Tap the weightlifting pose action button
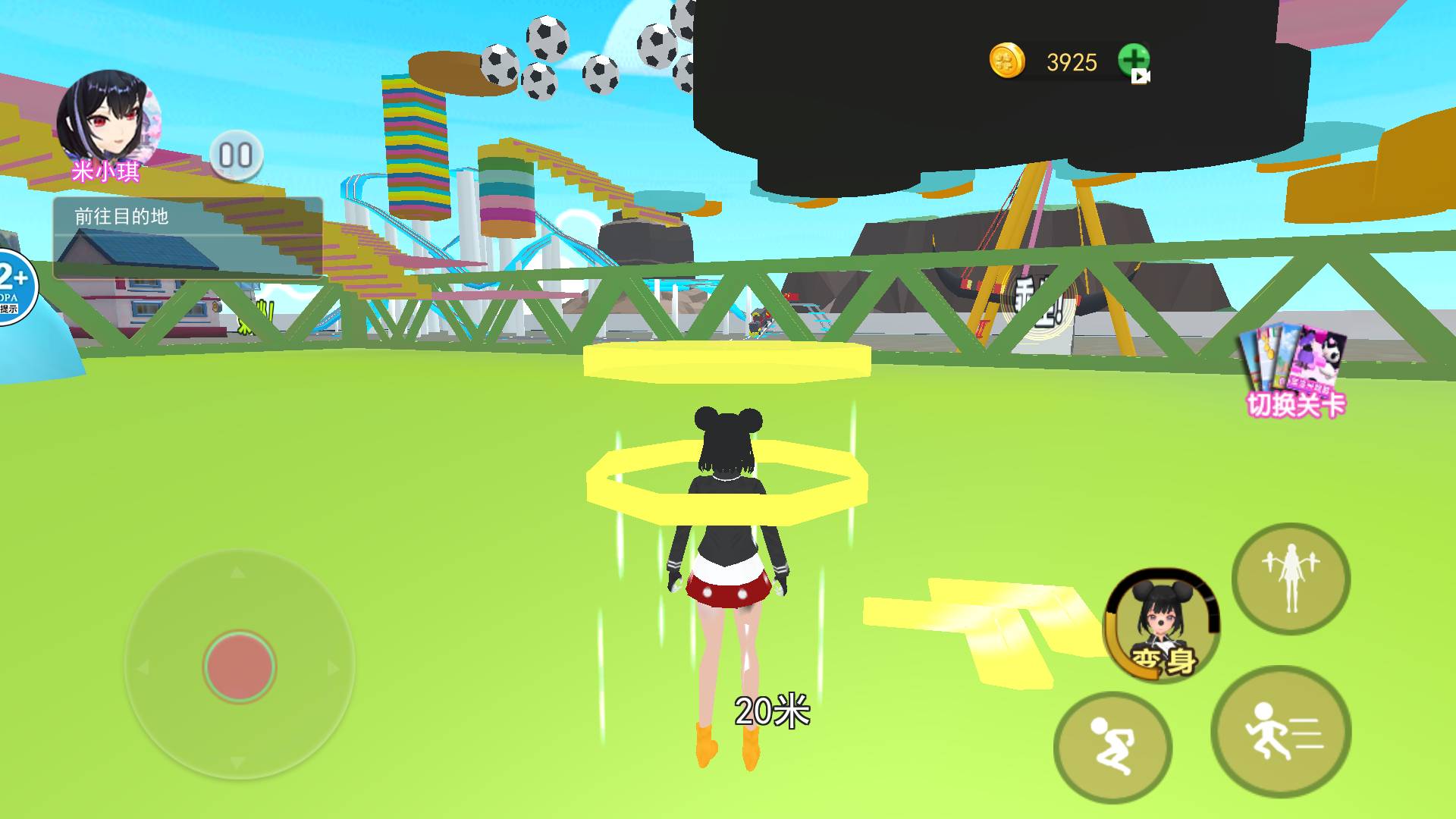Screen dimensions: 1456x819 (x=1290, y=578)
